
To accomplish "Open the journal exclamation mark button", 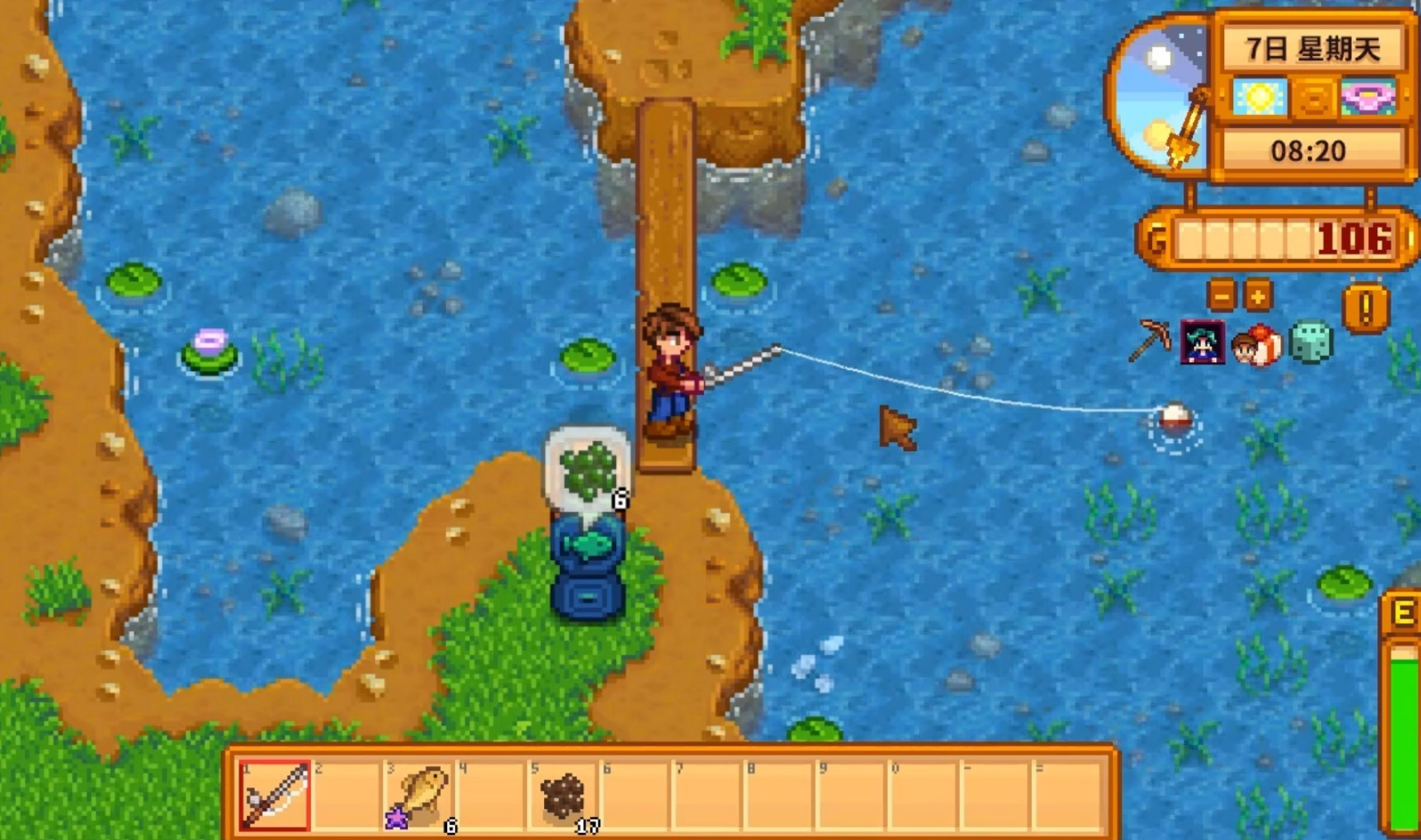I will 1365,309.
